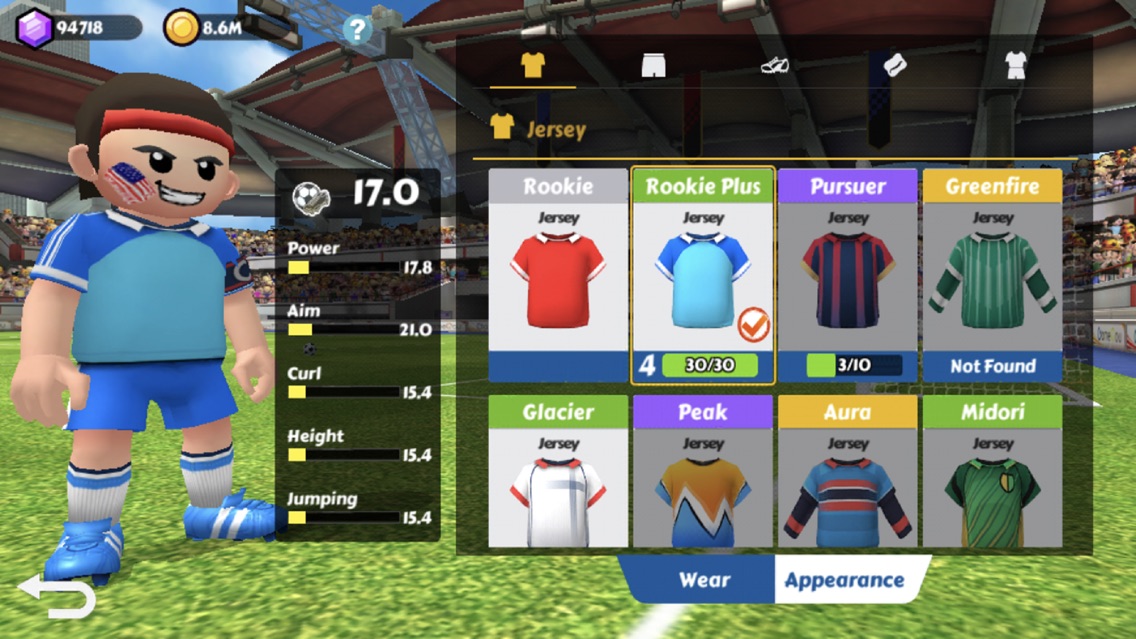Open the white outfit category tab
Screen dimensions: 1136x639
1015,66
